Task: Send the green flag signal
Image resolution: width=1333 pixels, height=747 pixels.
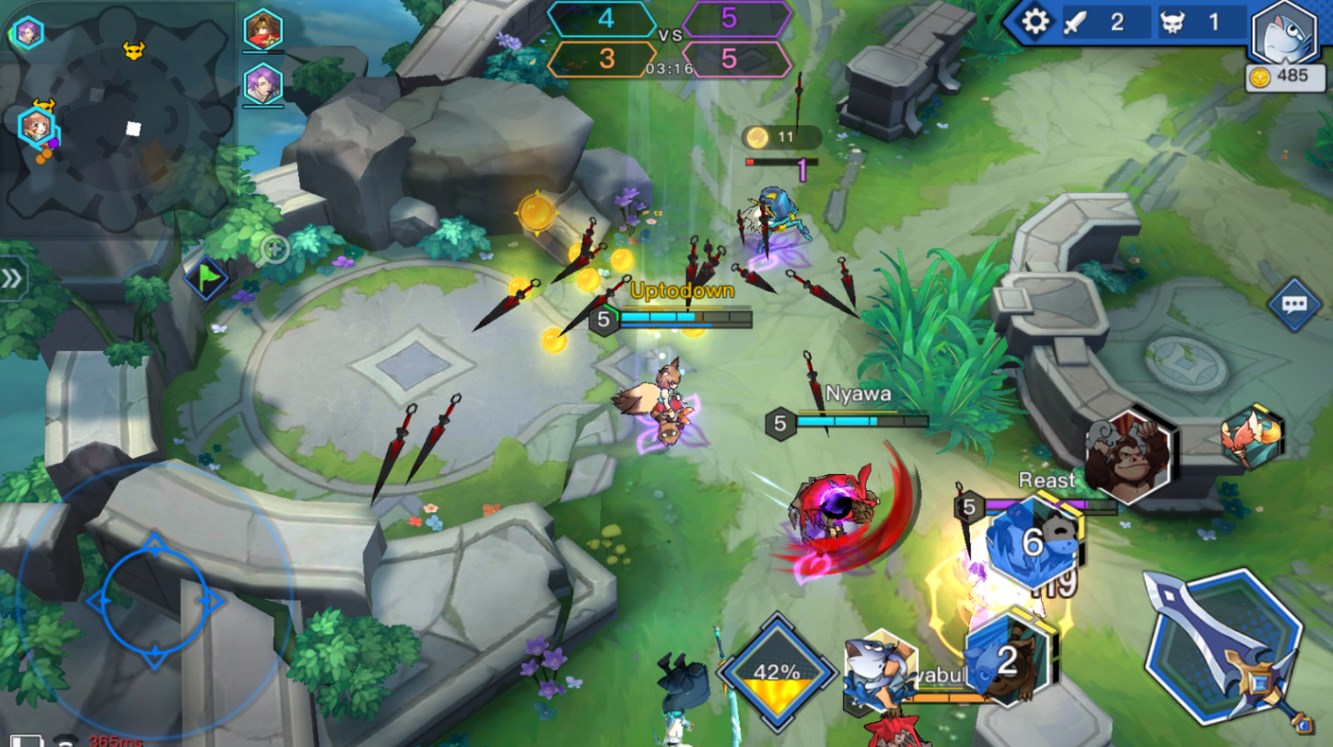Action: tap(206, 276)
